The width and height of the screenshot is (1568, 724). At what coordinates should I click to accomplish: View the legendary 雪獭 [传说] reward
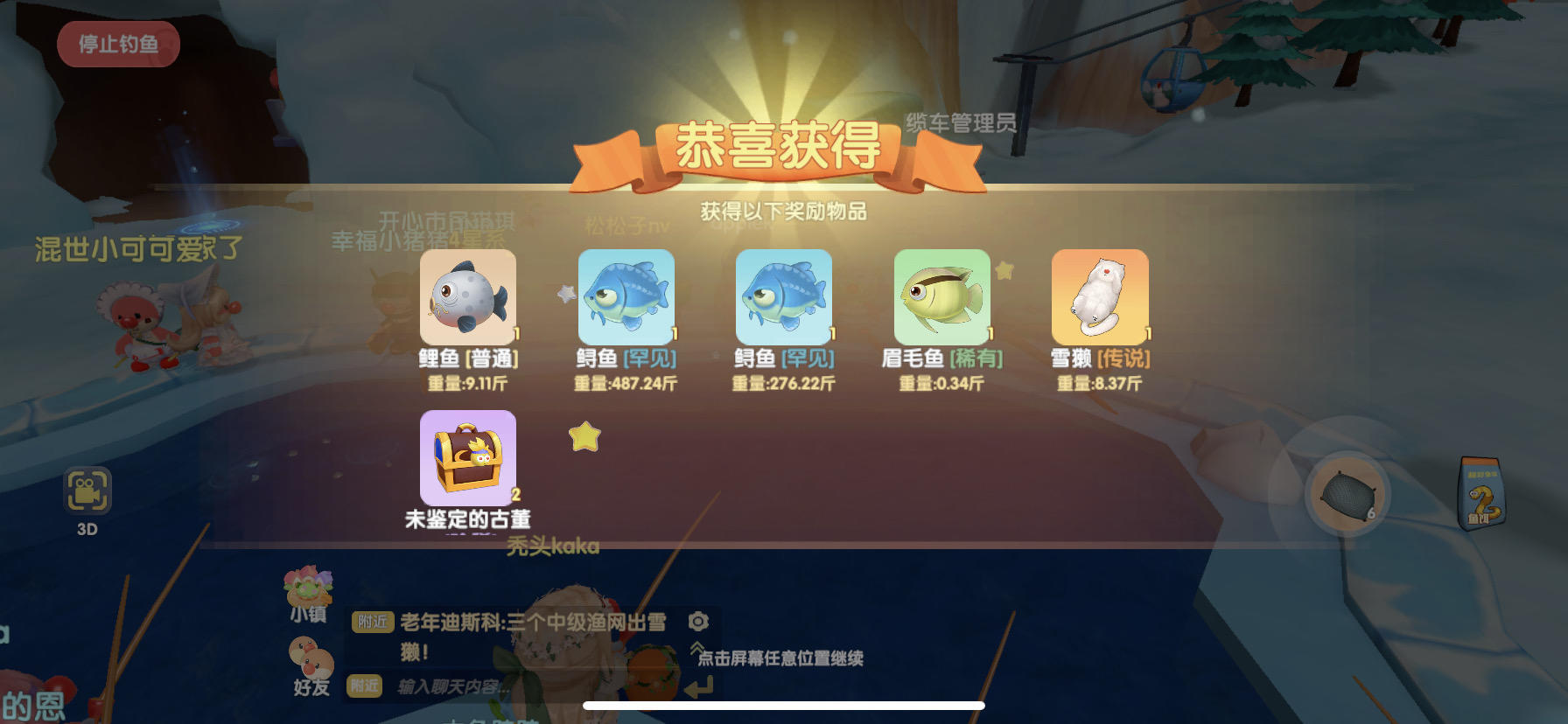(1100, 298)
